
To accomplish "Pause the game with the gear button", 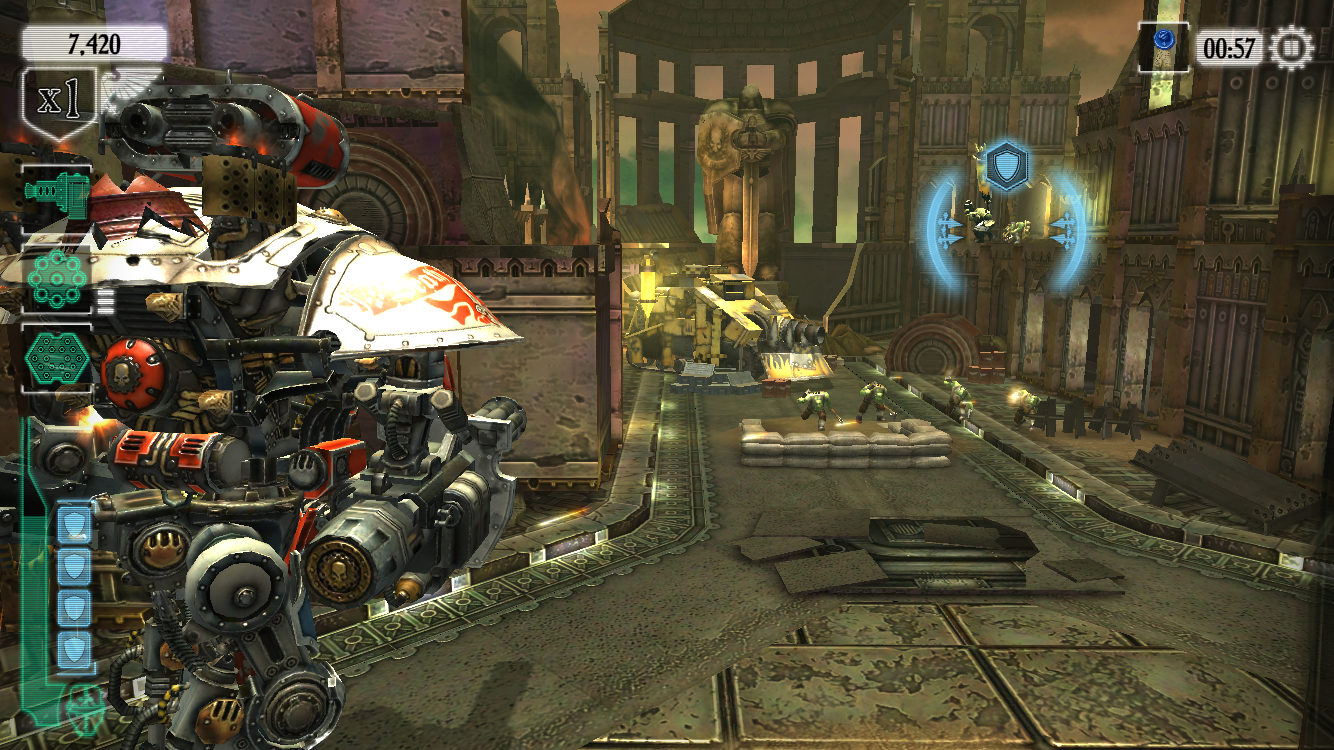I will tap(1291, 47).
